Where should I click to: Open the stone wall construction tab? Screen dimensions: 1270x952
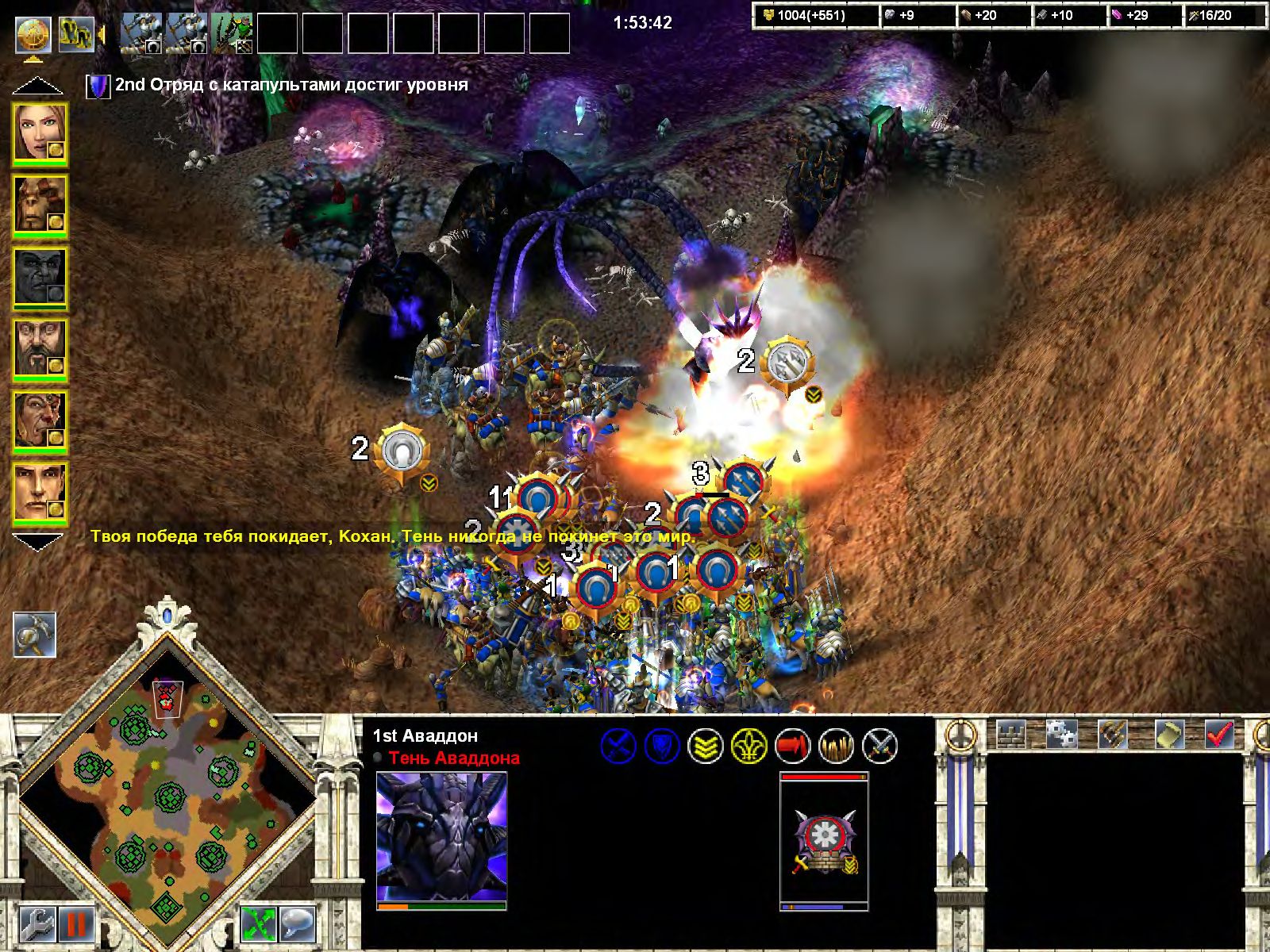pos(1010,734)
